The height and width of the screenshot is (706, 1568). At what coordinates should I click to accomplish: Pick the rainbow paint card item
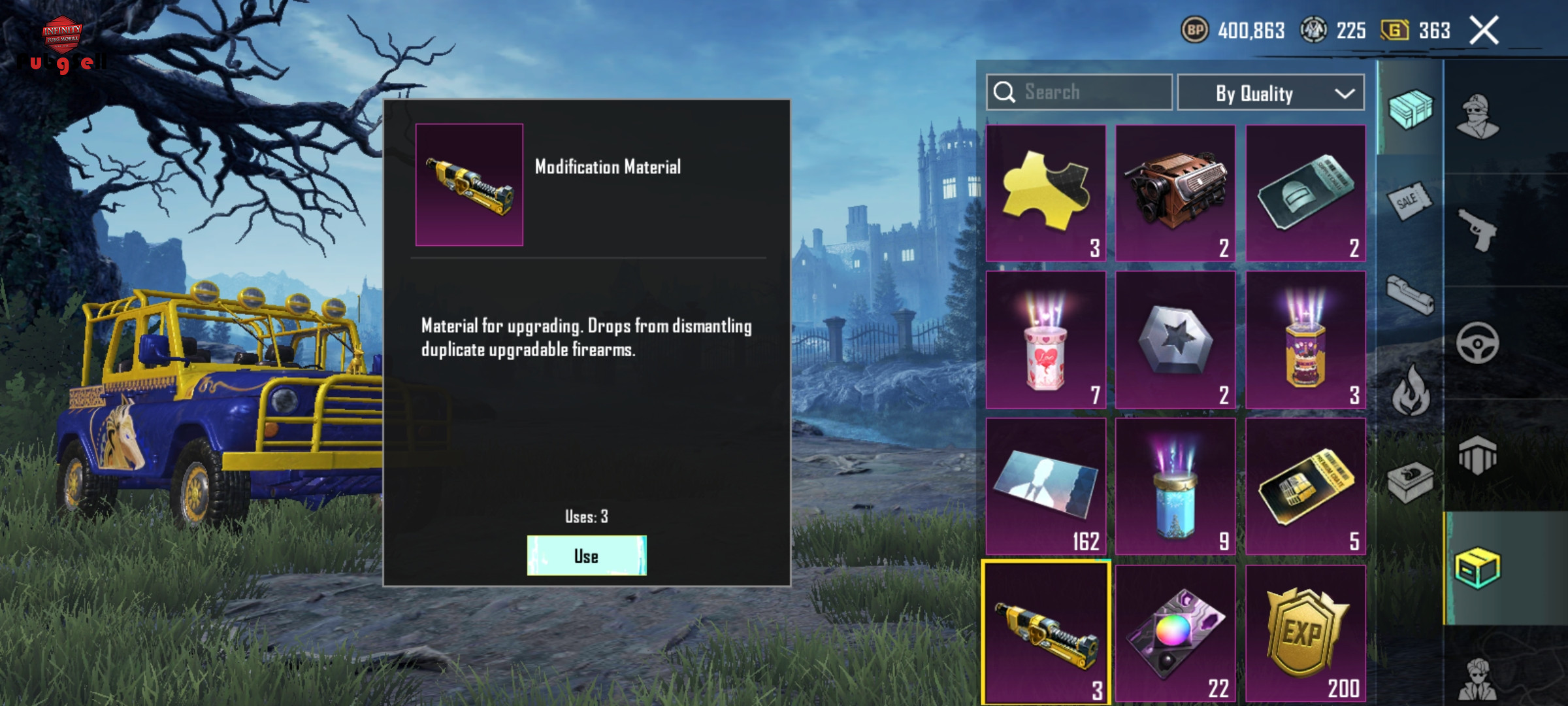[1175, 633]
